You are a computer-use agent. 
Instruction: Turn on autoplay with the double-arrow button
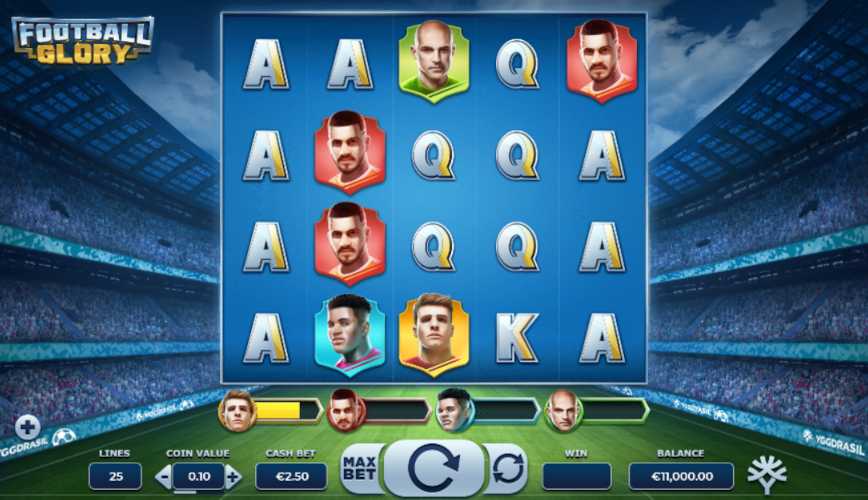tap(508, 468)
